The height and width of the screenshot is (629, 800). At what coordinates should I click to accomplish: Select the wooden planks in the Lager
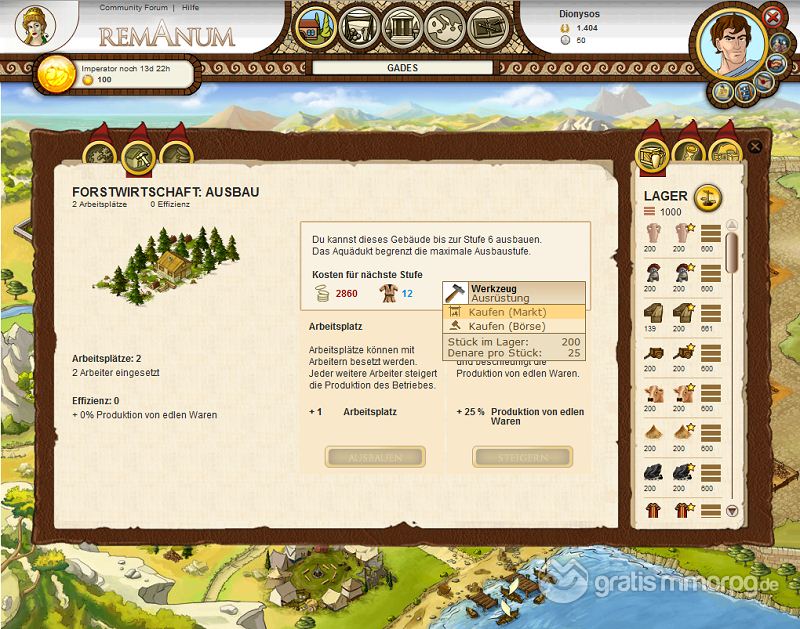[652, 312]
